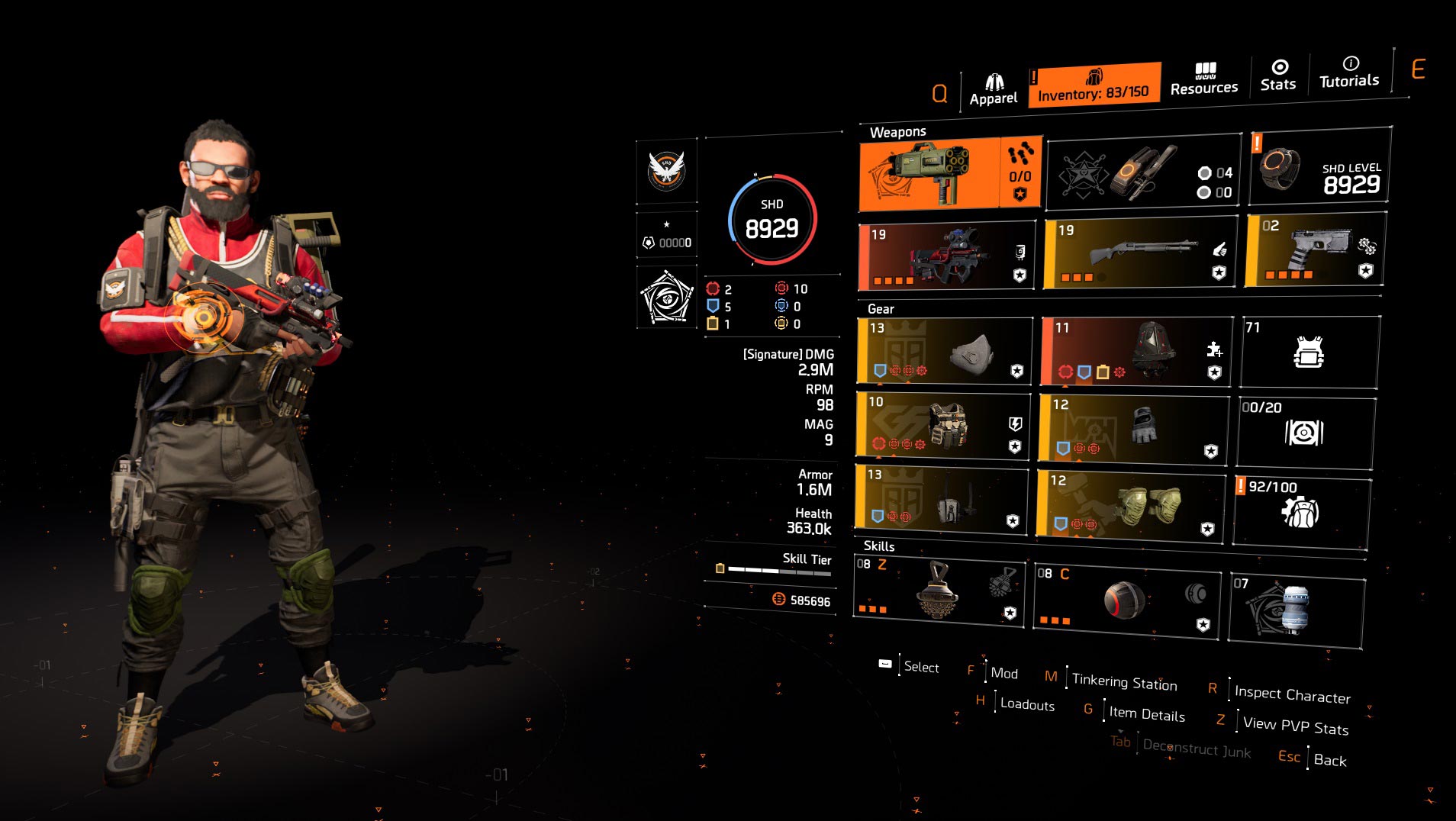Open the specialization eye emblem icon
This screenshot has height=821, width=1456.
coord(666,298)
